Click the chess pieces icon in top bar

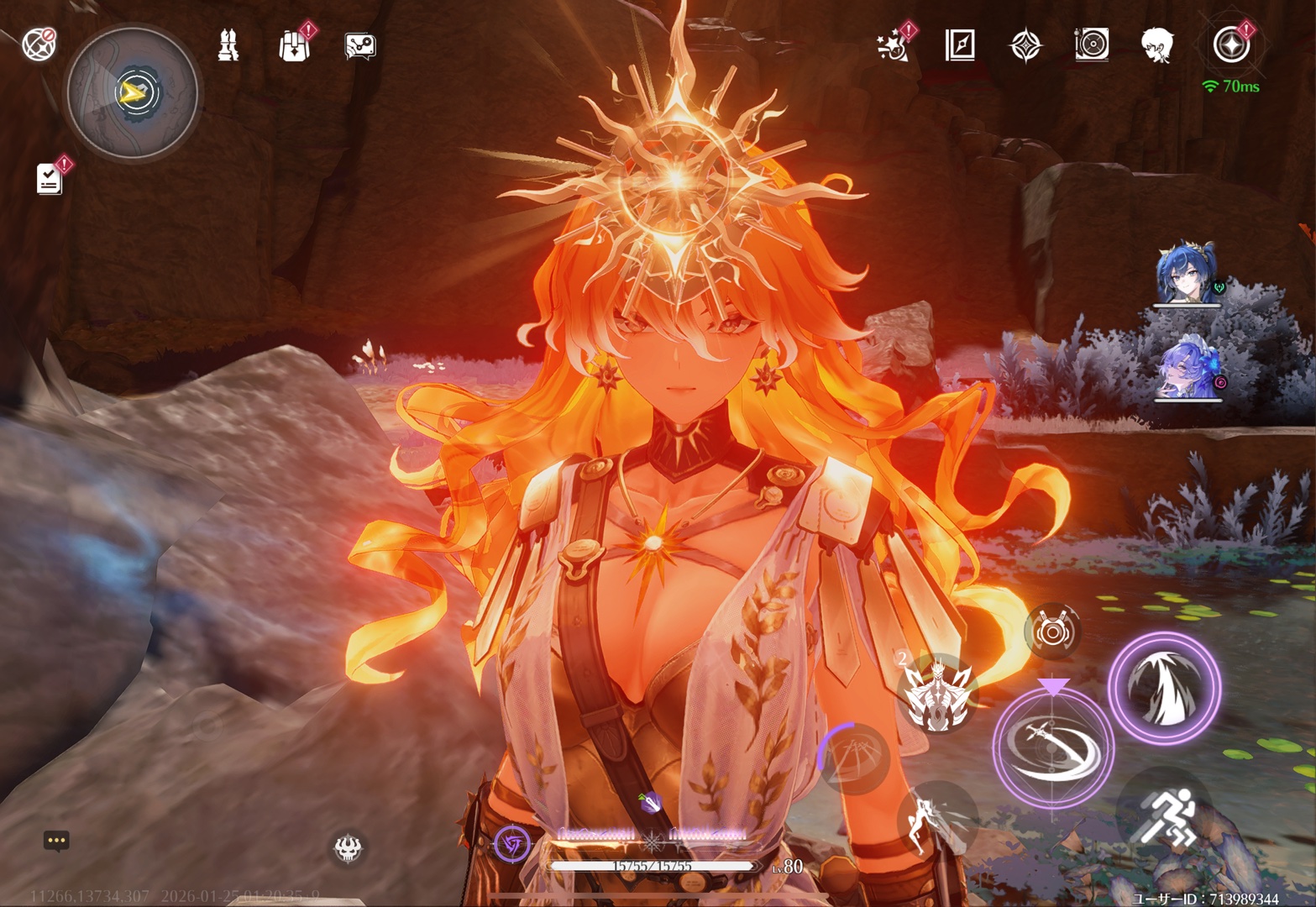tap(228, 45)
